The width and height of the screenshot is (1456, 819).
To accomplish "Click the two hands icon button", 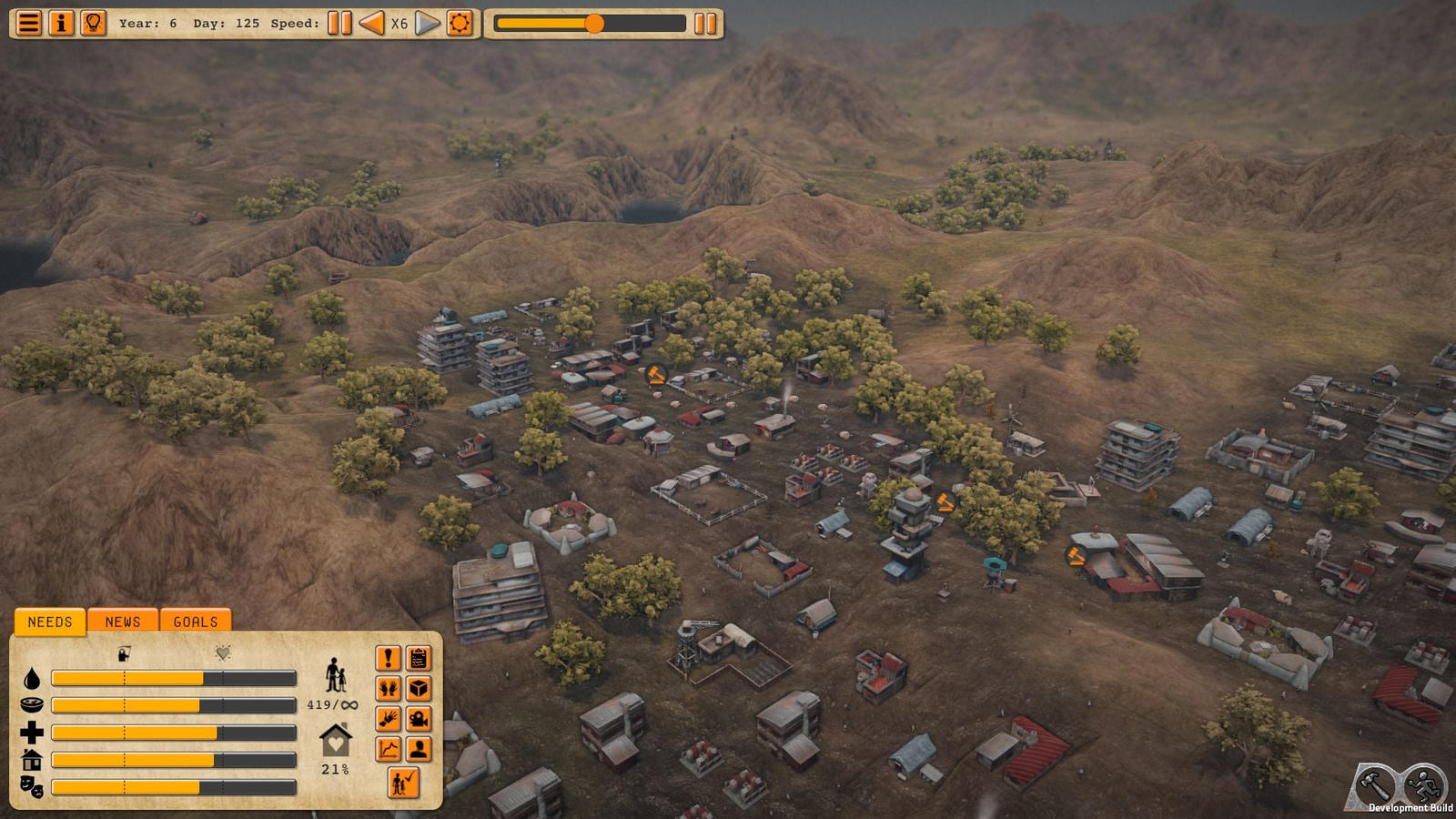I will [x=389, y=689].
